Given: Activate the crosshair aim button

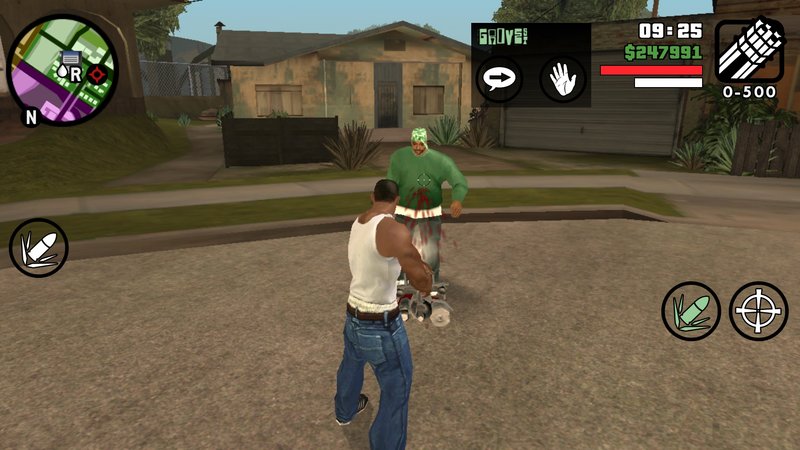Looking at the screenshot, I should 759,310.
